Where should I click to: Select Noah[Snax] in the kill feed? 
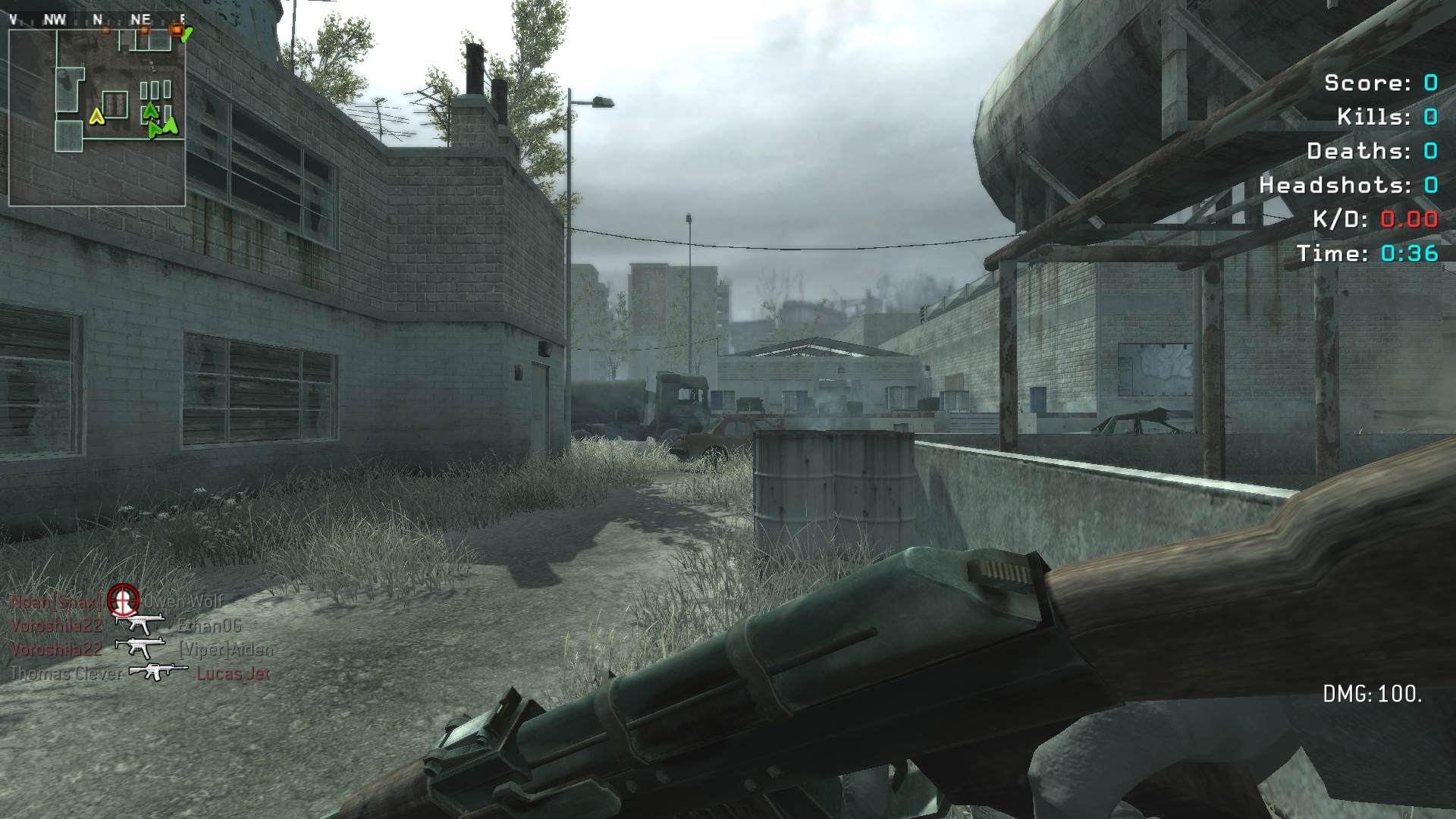click(55, 601)
